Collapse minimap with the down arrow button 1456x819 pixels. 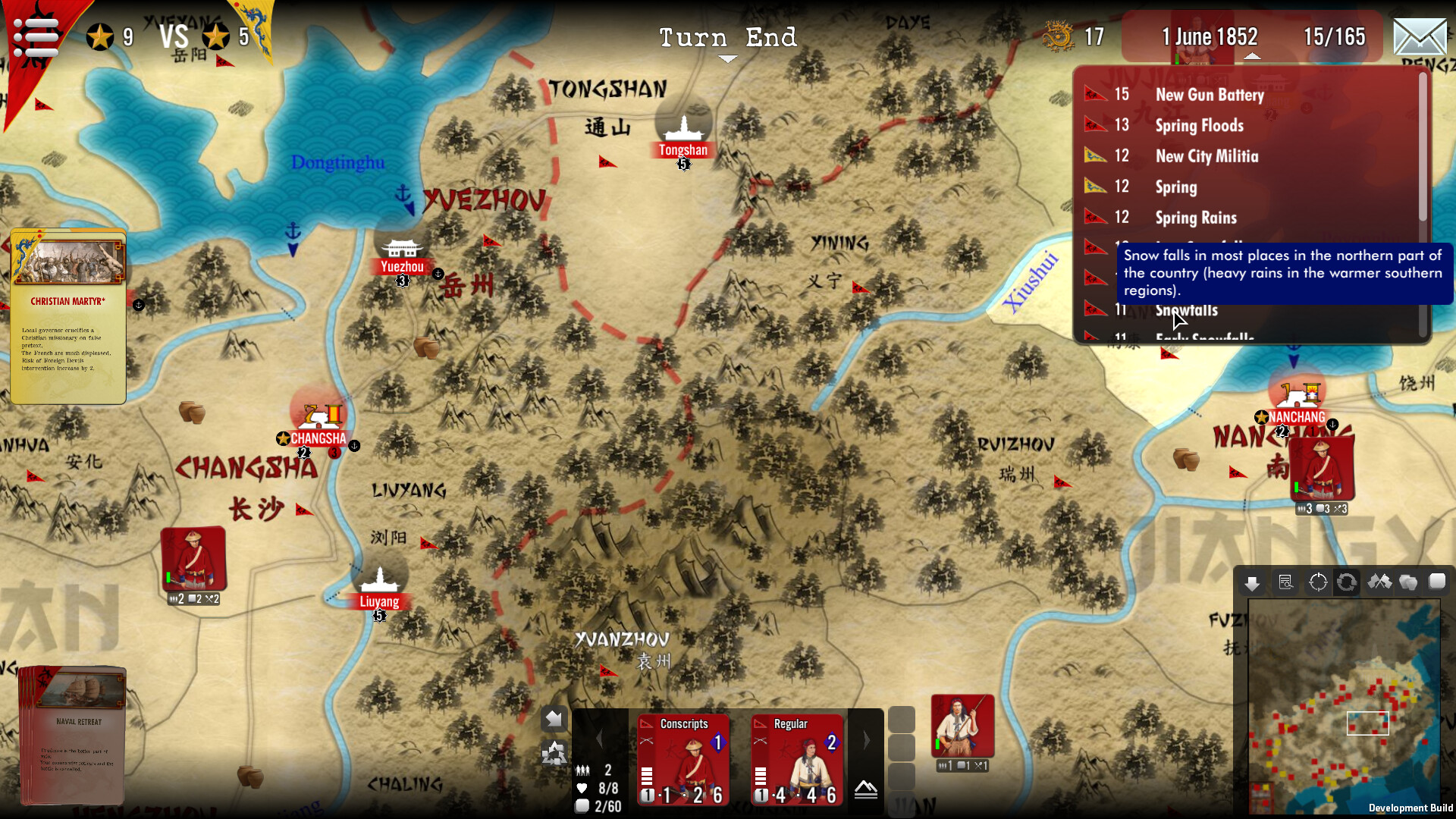1252,582
